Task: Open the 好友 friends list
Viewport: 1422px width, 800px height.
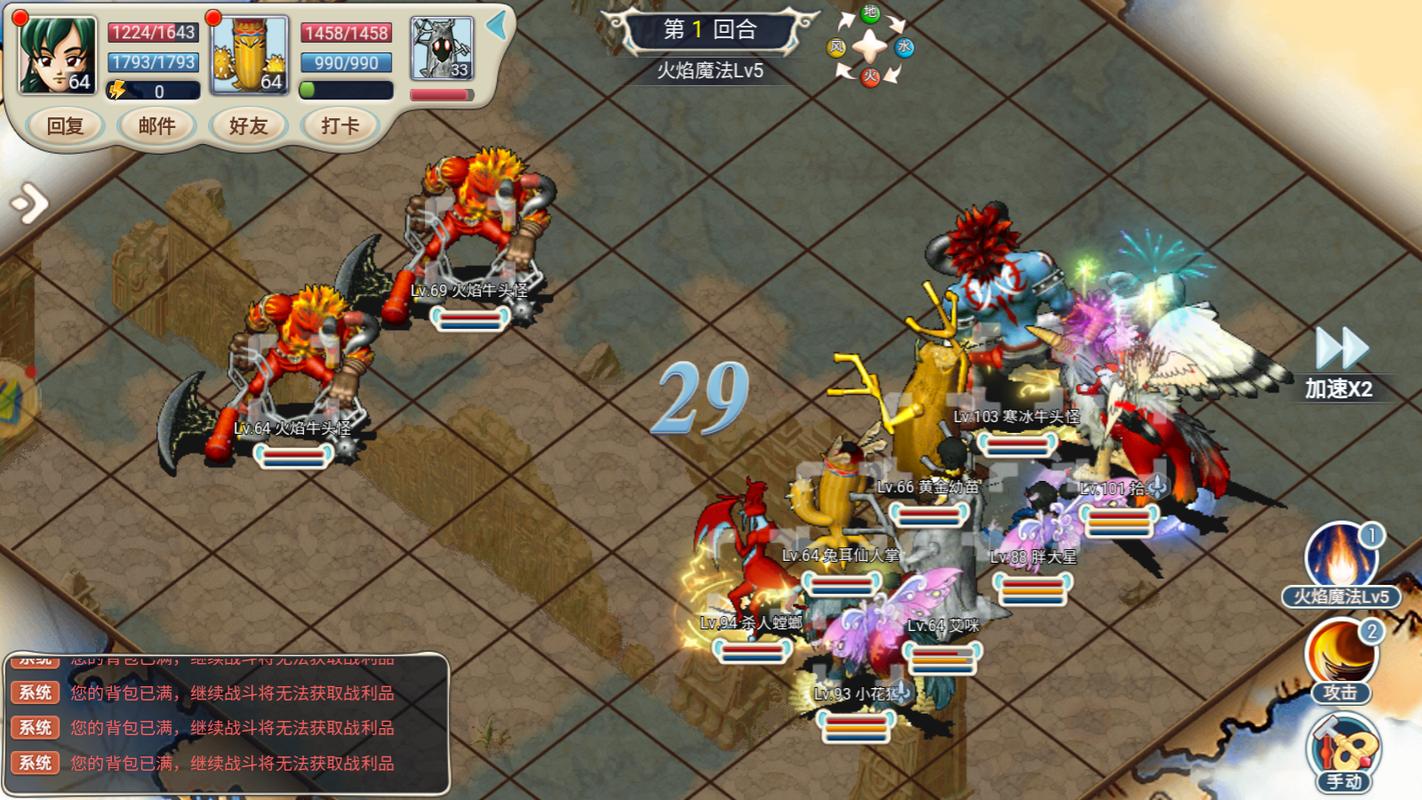Action: (249, 126)
